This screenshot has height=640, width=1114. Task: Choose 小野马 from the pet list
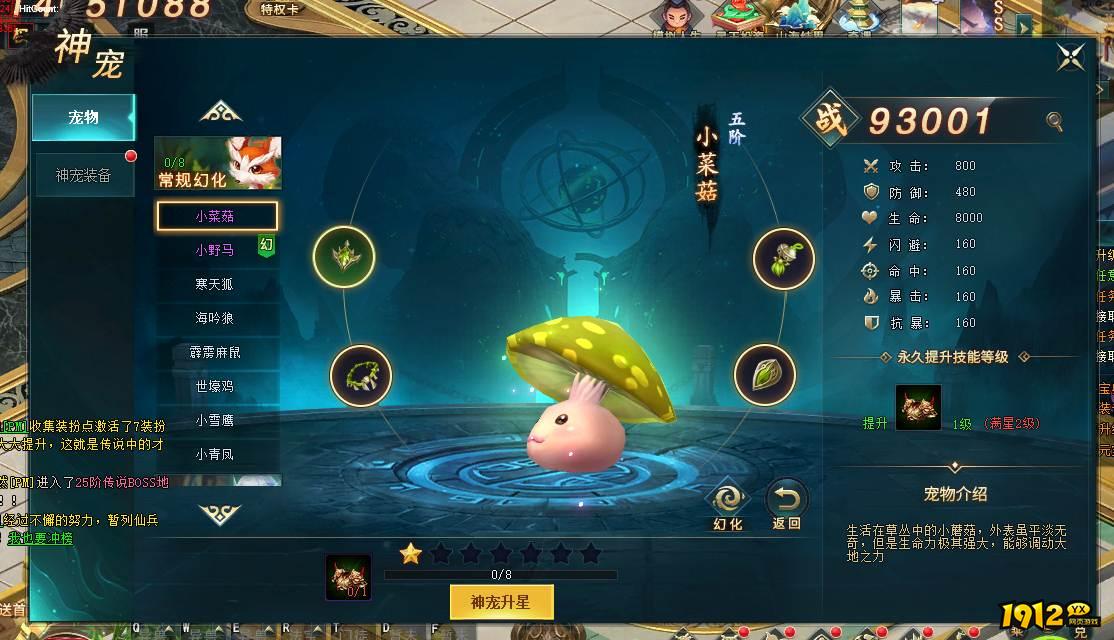(x=214, y=250)
